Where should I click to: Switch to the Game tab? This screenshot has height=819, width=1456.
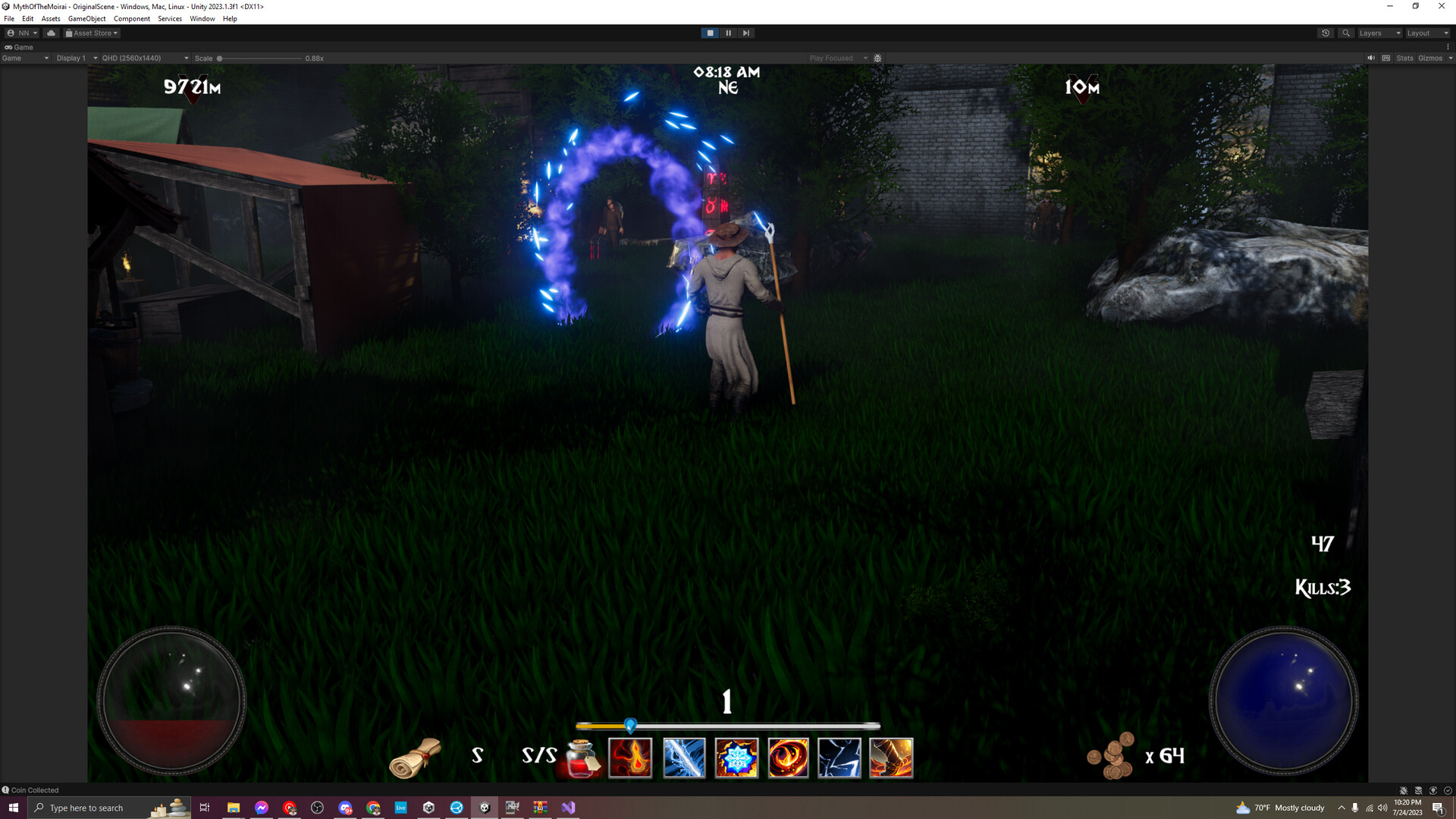[19, 47]
